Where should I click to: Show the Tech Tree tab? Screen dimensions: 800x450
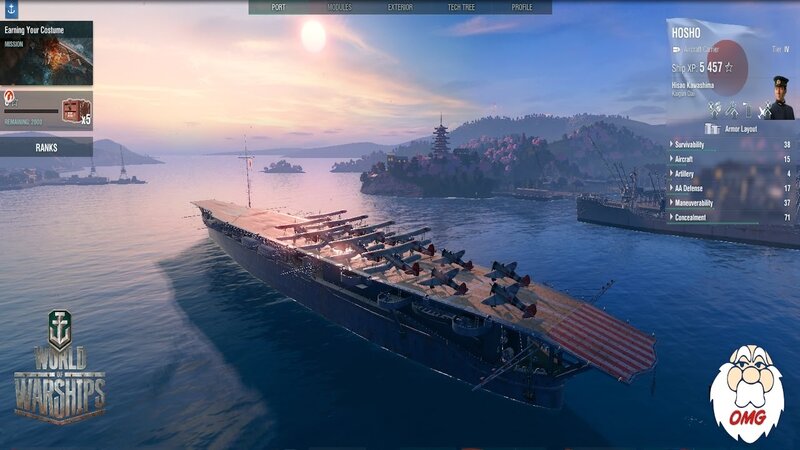(462, 7)
